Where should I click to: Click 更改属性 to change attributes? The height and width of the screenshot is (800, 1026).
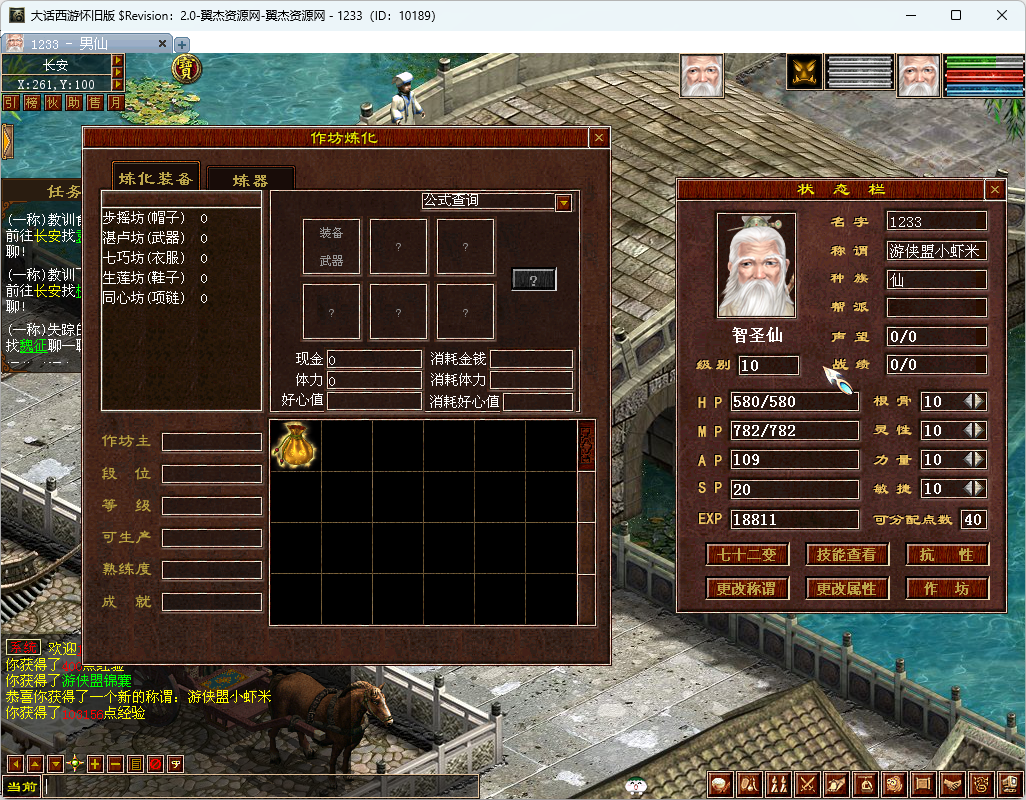847,589
